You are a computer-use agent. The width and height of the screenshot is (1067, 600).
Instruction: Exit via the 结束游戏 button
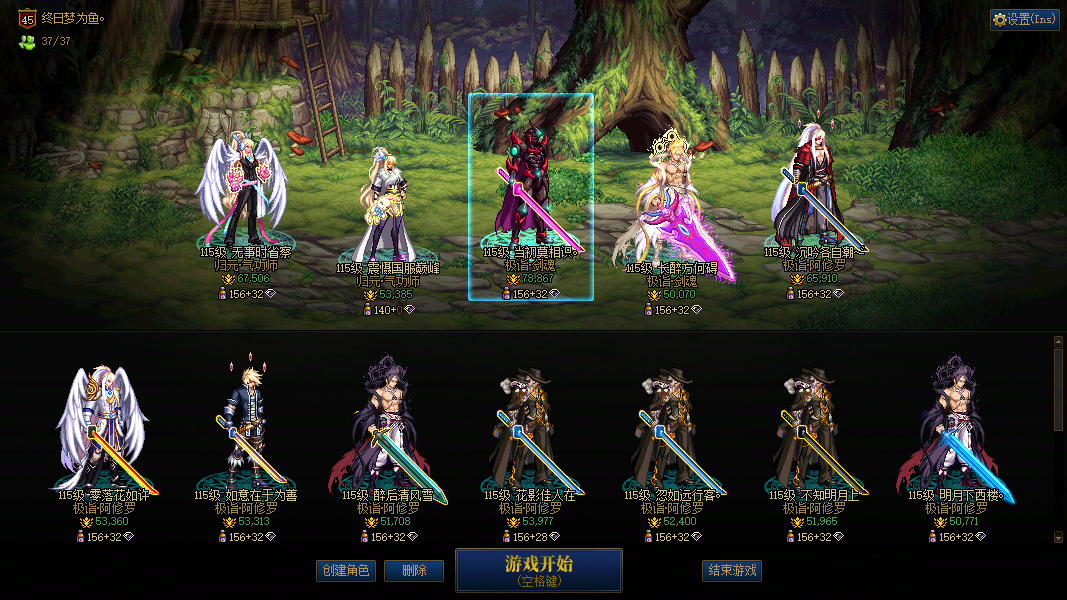pyautogui.click(x=732, y=571)
